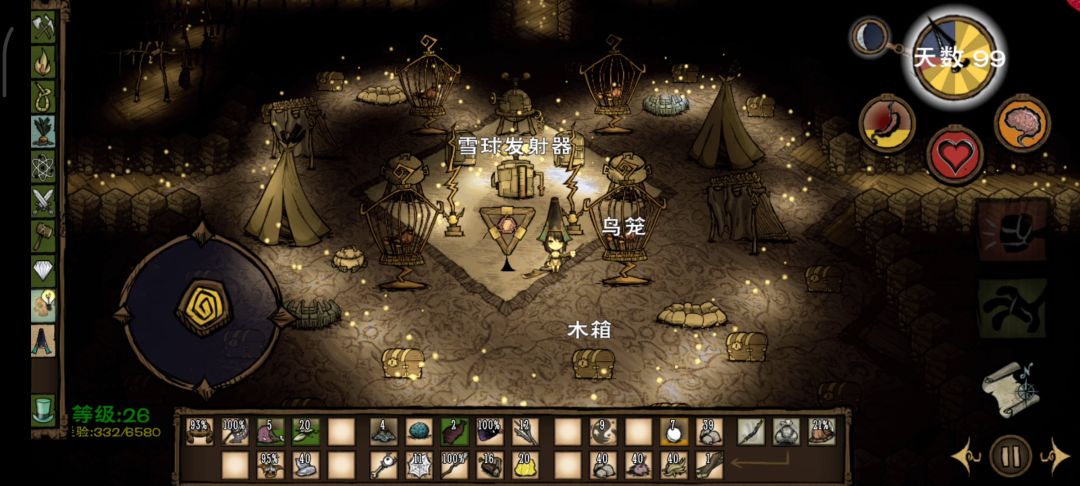The width and height of the screenshot is (1080, 486).
Task: Open the hammer Structures crafting tab
Action: (x=43, y=236)
